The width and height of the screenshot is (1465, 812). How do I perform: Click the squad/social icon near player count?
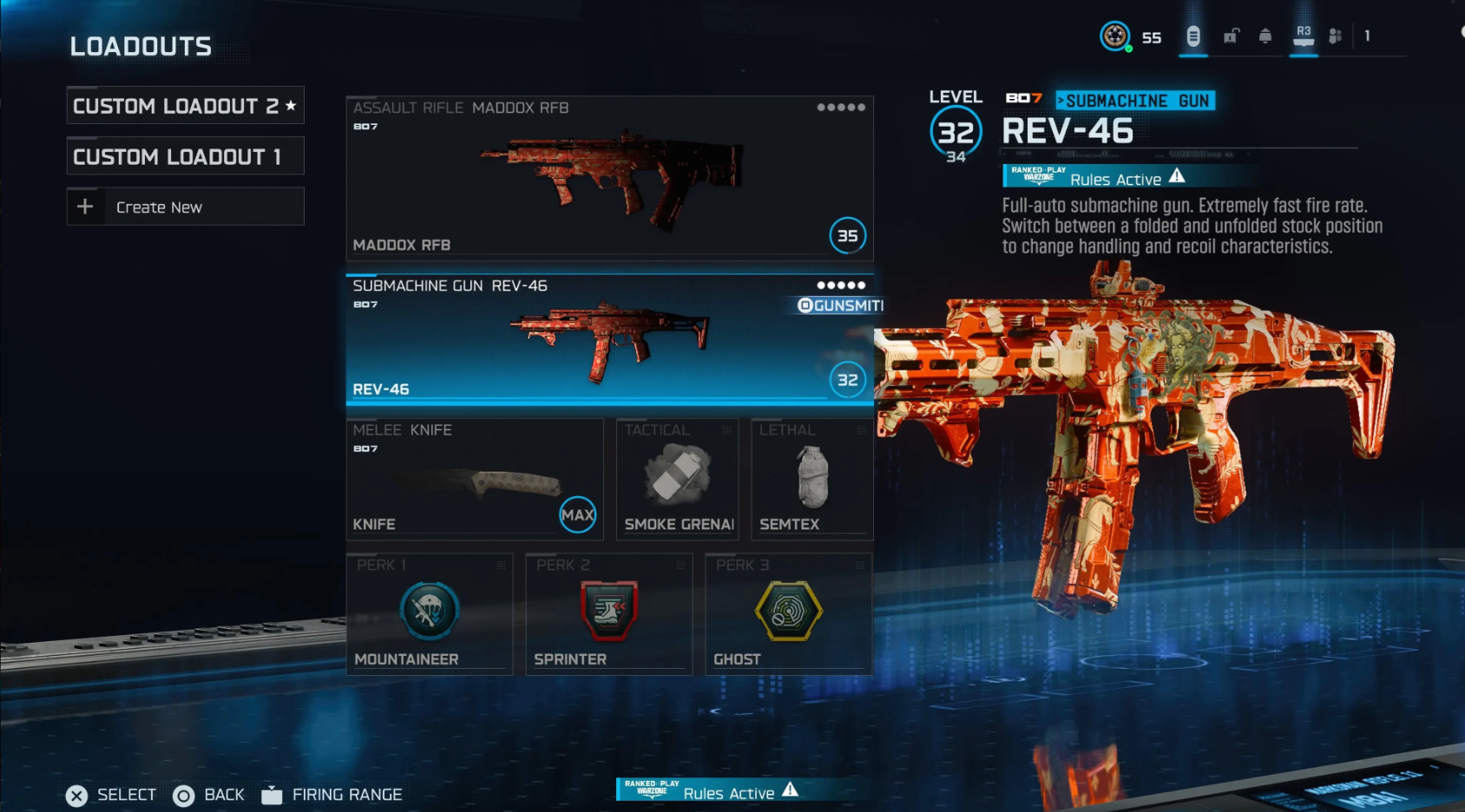(x=1336, y=37)
